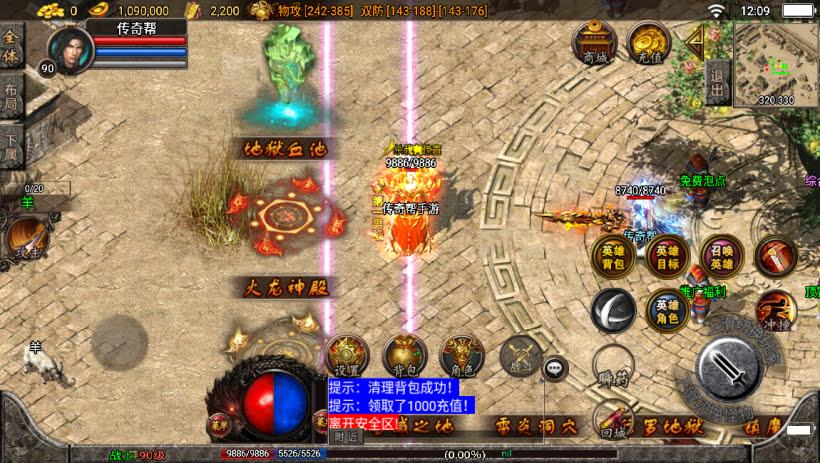Click the 退出 exit button
The image size is (820, 463).
[716, 80]
